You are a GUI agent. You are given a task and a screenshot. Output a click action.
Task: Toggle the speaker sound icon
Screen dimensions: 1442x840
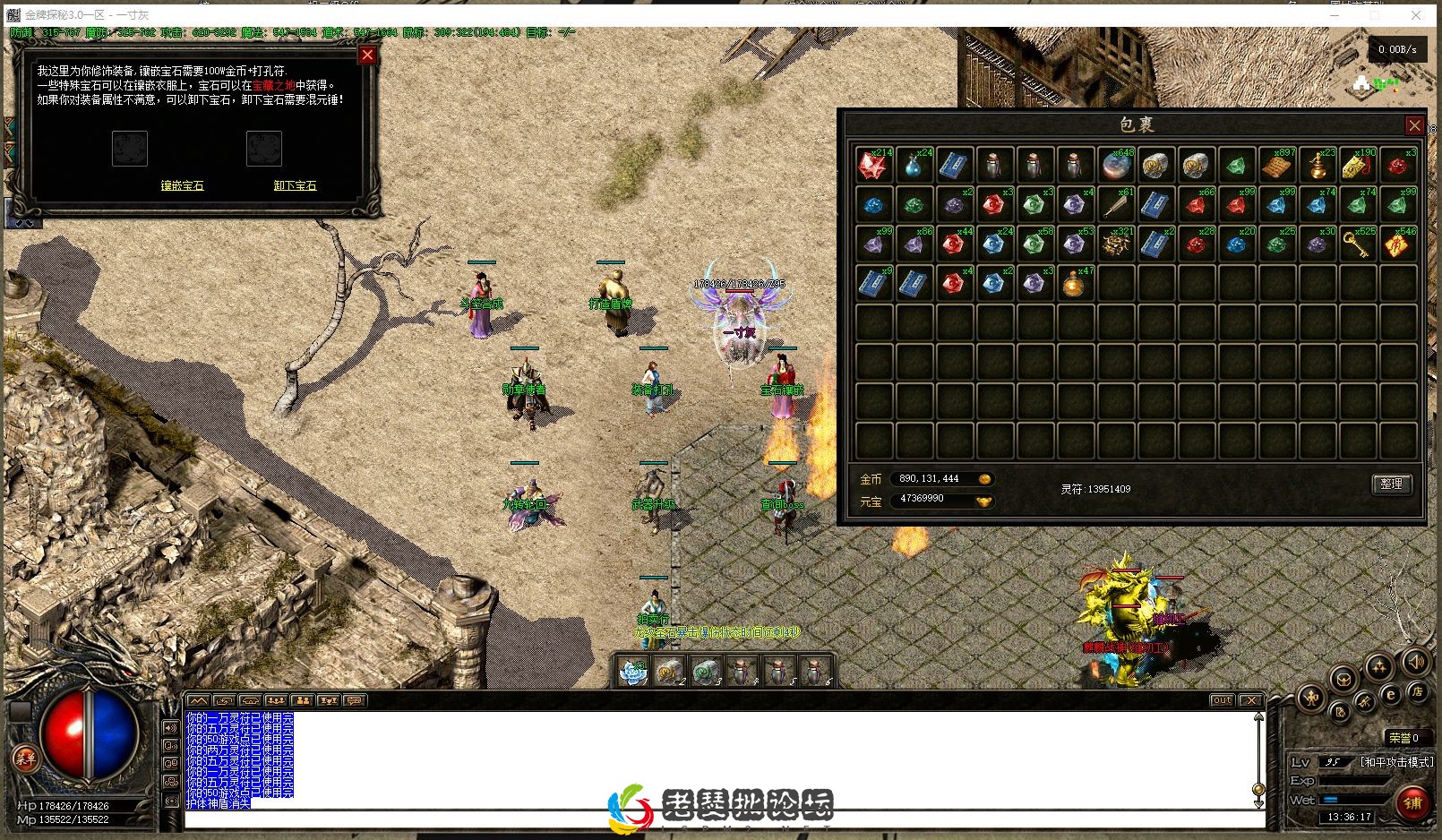(1415, 663)
